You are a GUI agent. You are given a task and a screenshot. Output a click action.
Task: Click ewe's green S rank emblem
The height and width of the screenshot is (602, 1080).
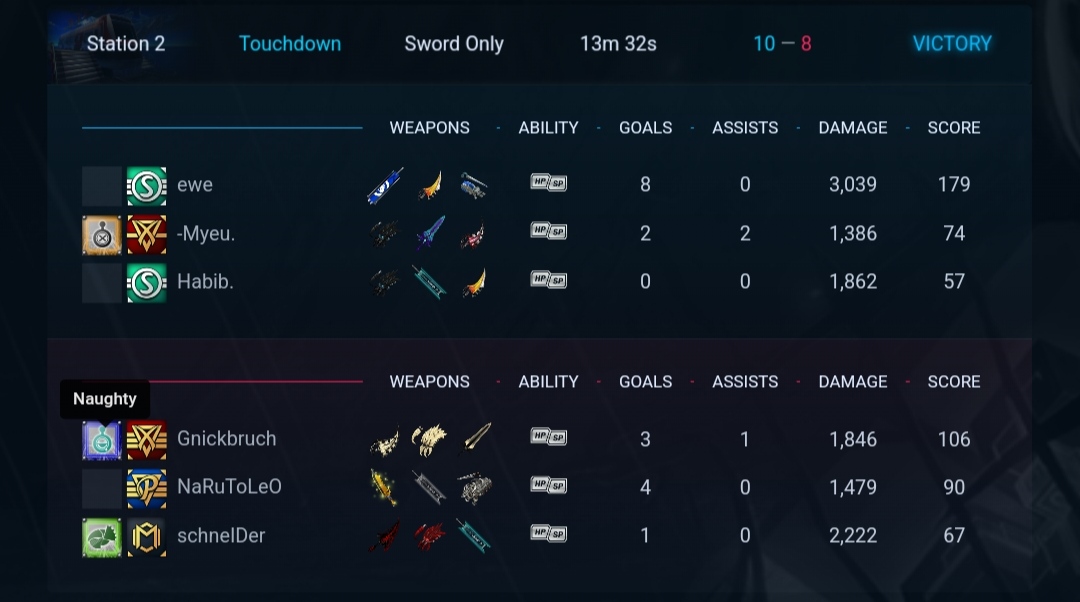147,186
